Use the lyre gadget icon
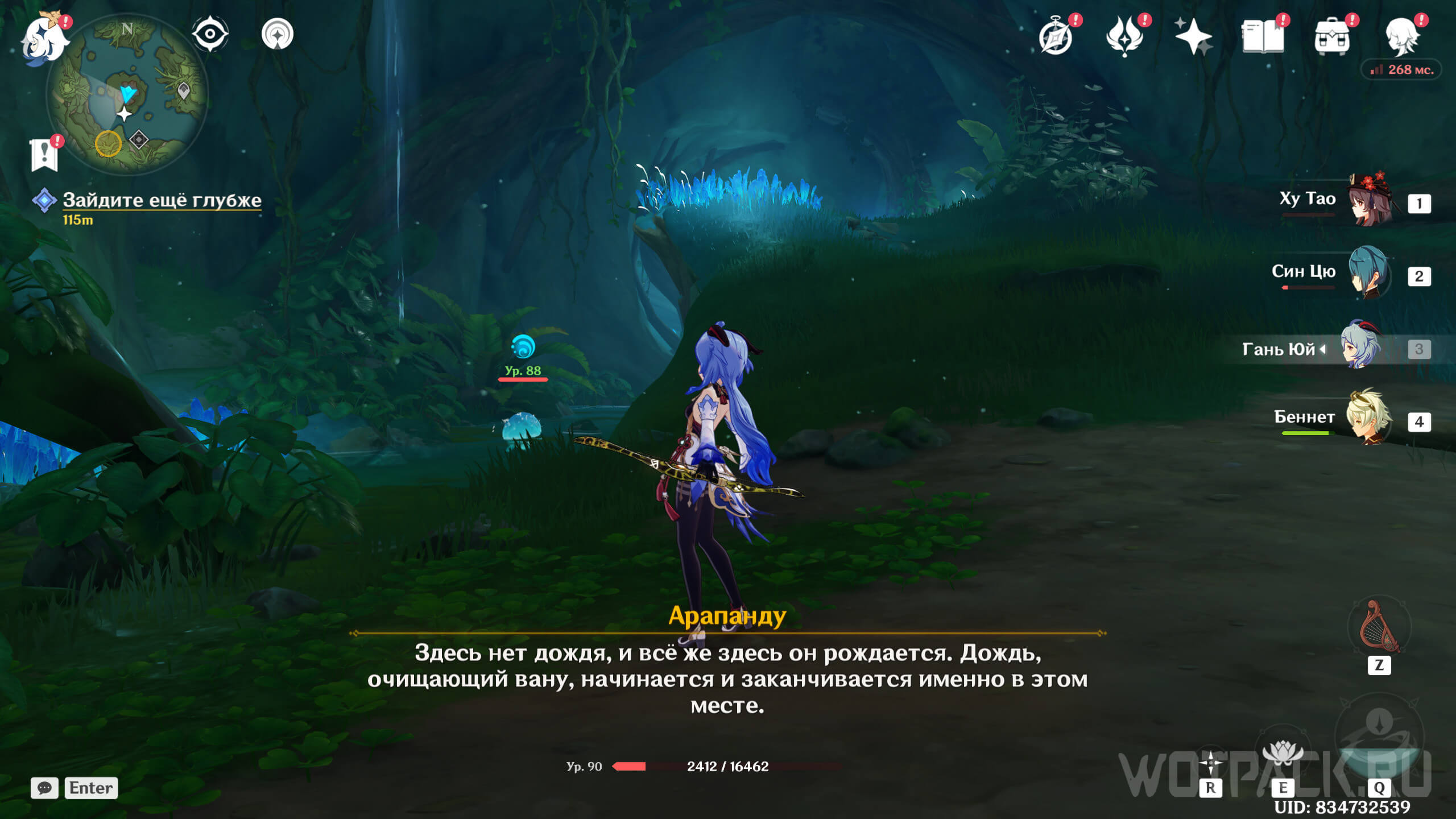 coord(1379,628)
